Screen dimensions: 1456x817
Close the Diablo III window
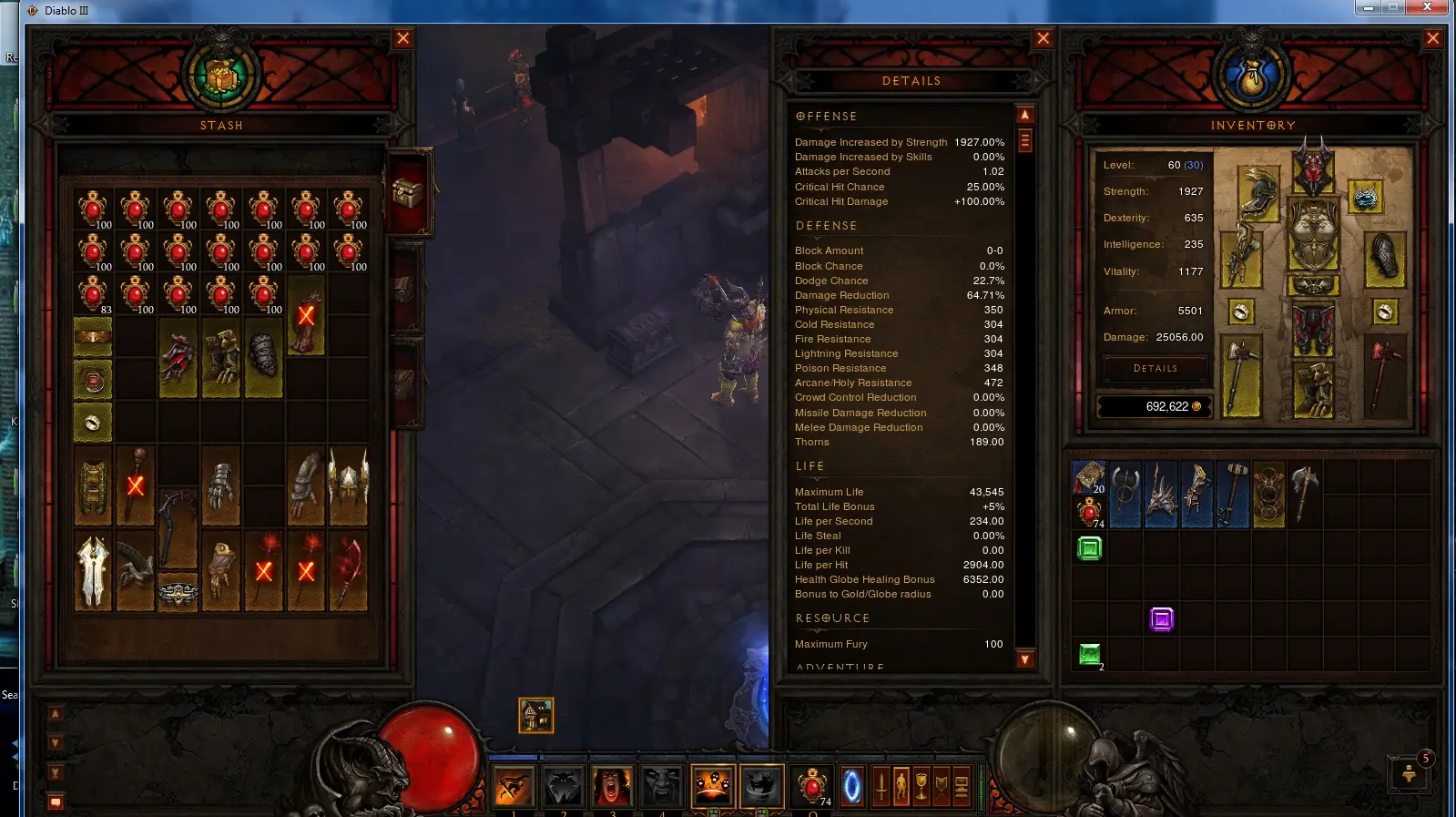coord(1428,7)
